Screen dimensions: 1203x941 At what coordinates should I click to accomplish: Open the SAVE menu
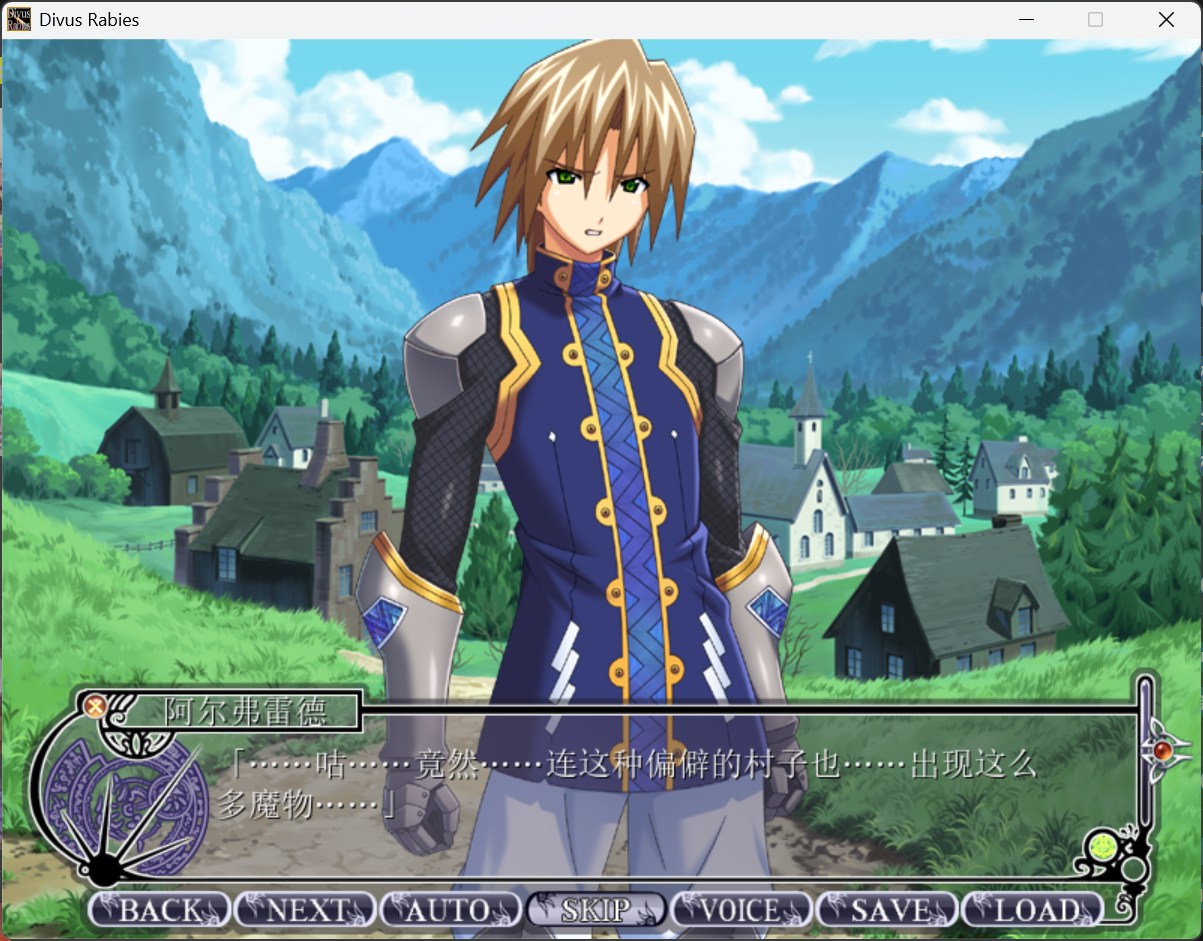(x=887, y=910)
